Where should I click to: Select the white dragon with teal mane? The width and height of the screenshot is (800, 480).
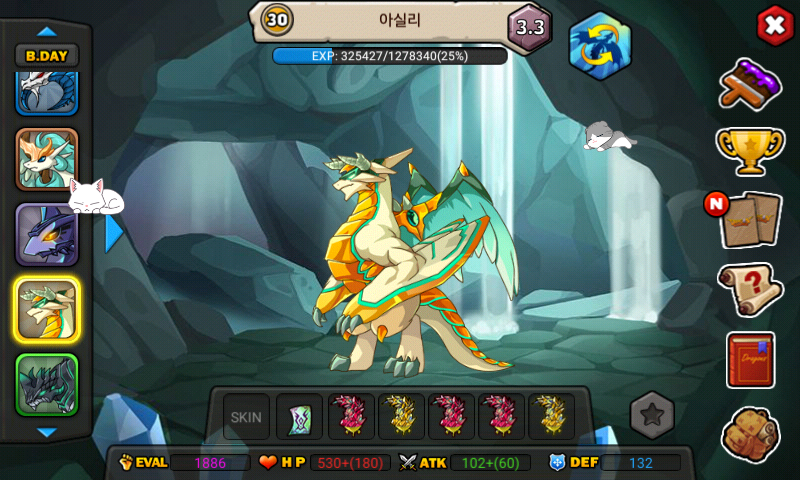pyautogui.click(x=47, y=160)
